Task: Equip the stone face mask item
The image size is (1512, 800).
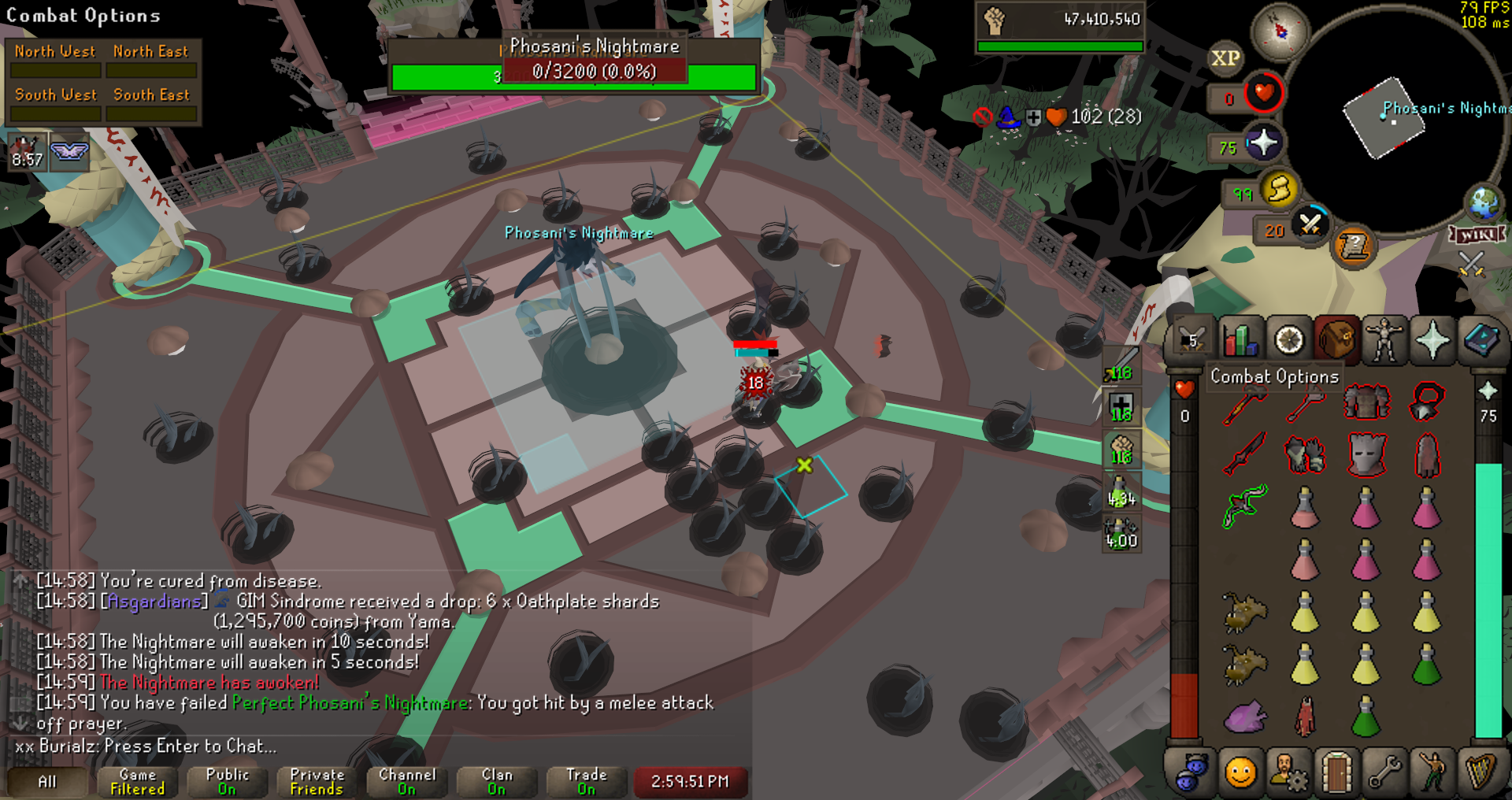Action: pos(1366,454)
